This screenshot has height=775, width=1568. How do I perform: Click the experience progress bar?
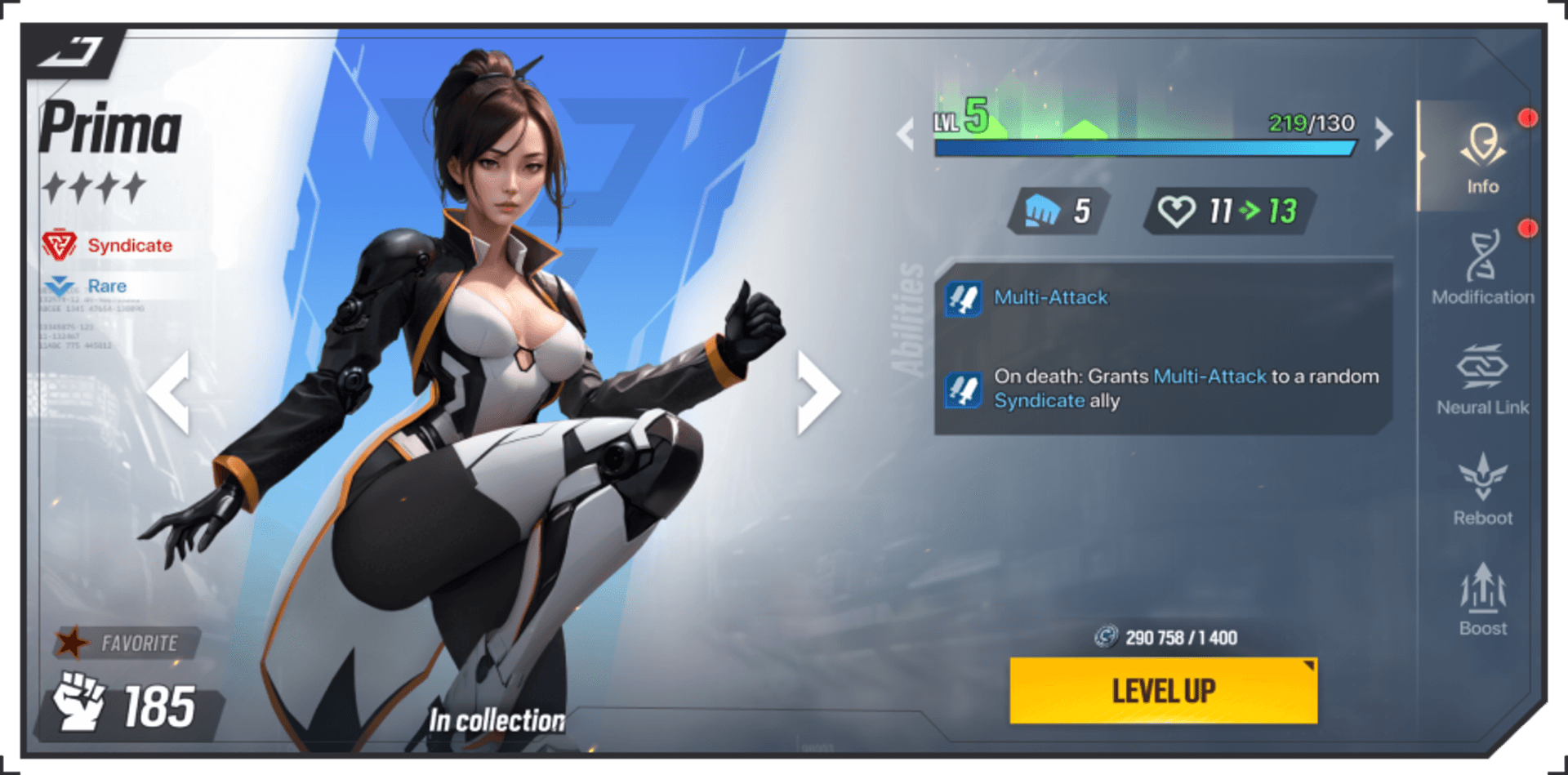(x=1143, y=150)
